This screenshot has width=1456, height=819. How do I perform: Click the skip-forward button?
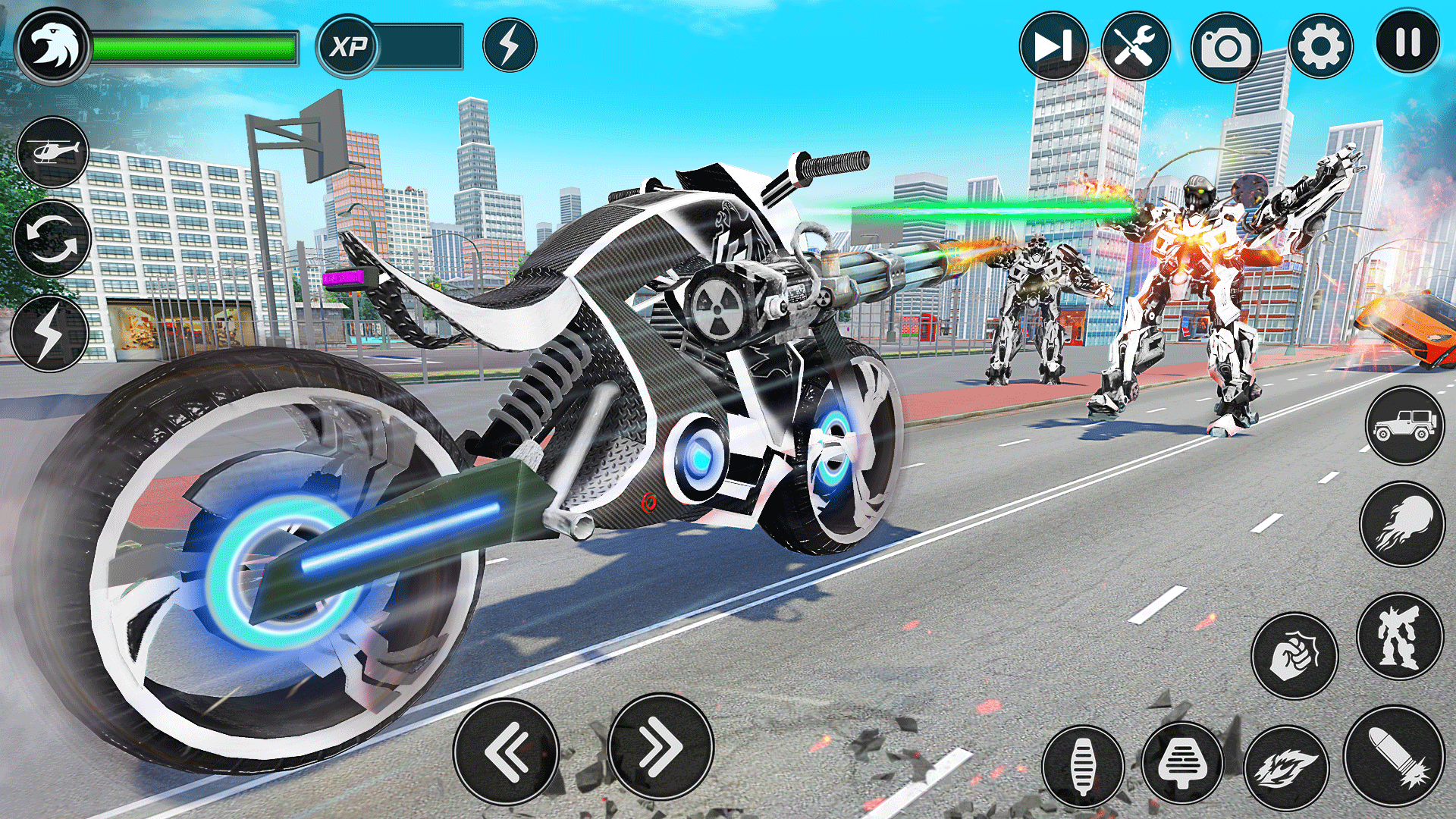(1053, 46)
